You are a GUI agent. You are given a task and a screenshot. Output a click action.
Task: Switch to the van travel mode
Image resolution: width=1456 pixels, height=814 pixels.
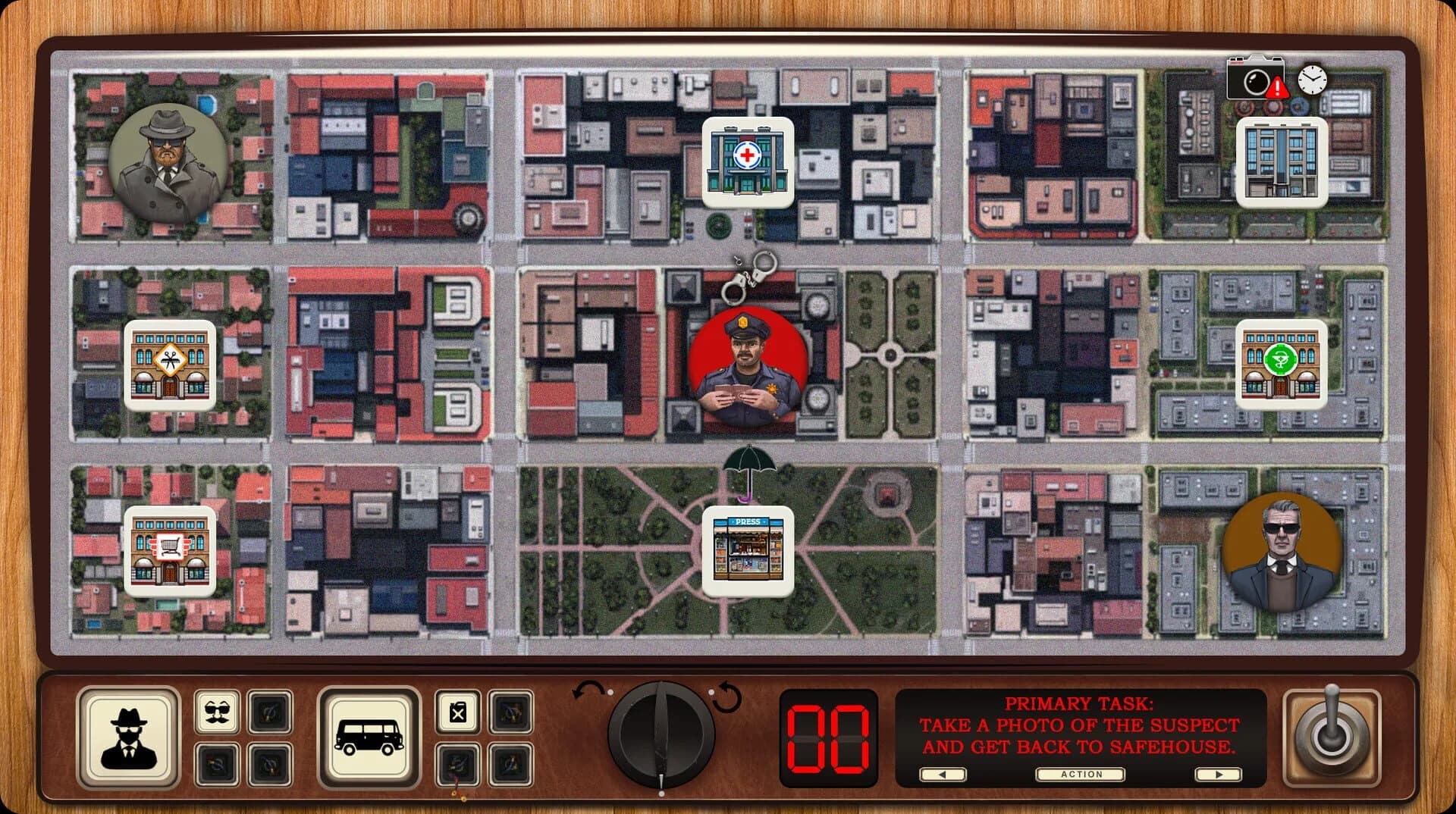point(371,736)
